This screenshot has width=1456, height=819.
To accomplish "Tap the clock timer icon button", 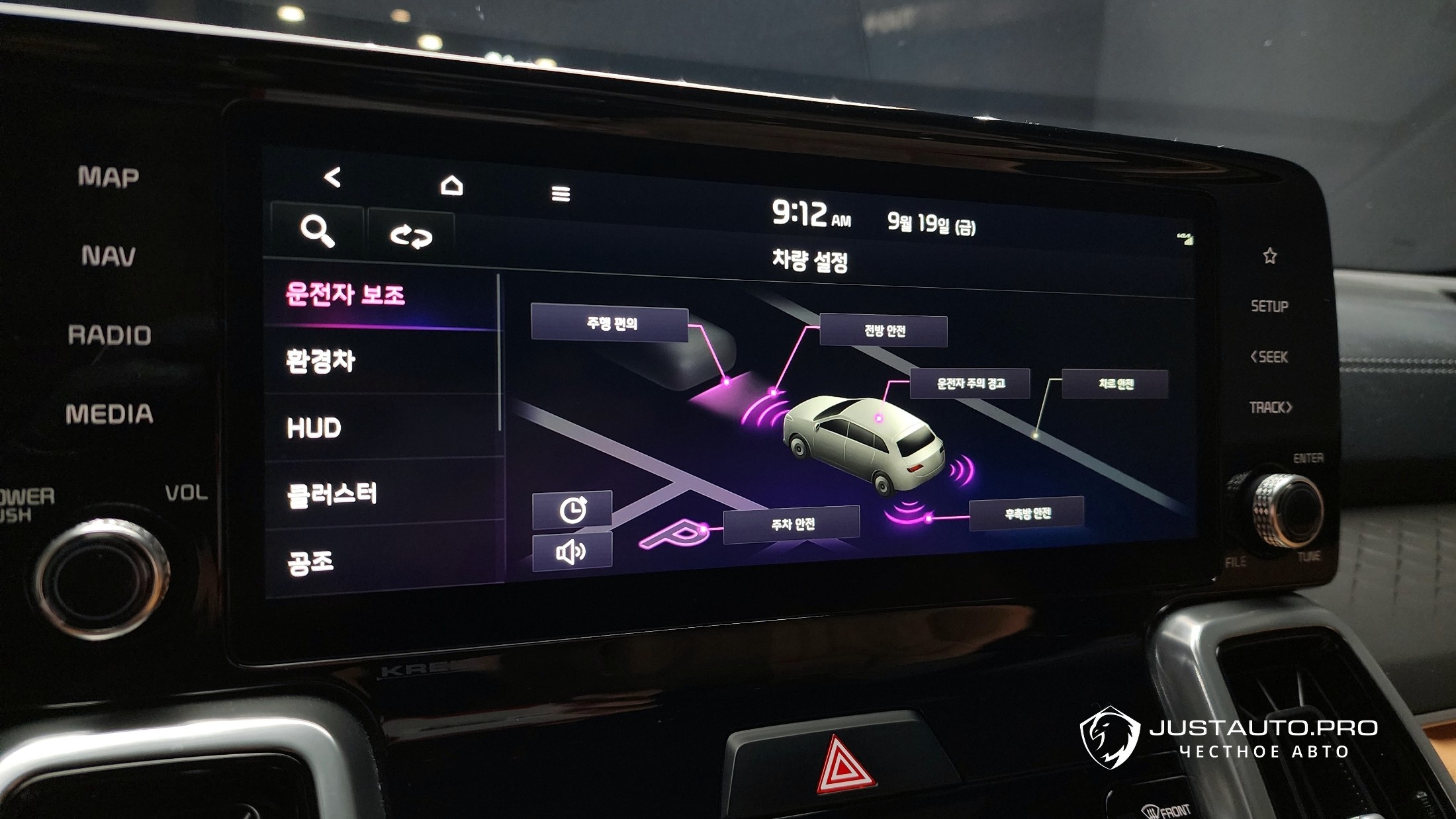I will tap(572, 510).
